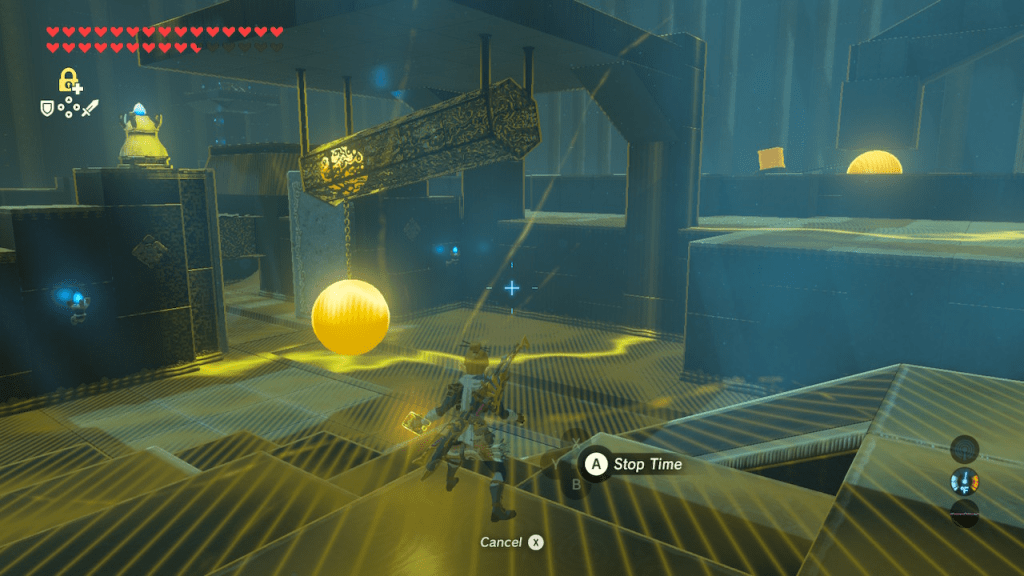This screenshot has height=576, width=1024.
Task: Open the shield quick-select icon
Action: 46,106
